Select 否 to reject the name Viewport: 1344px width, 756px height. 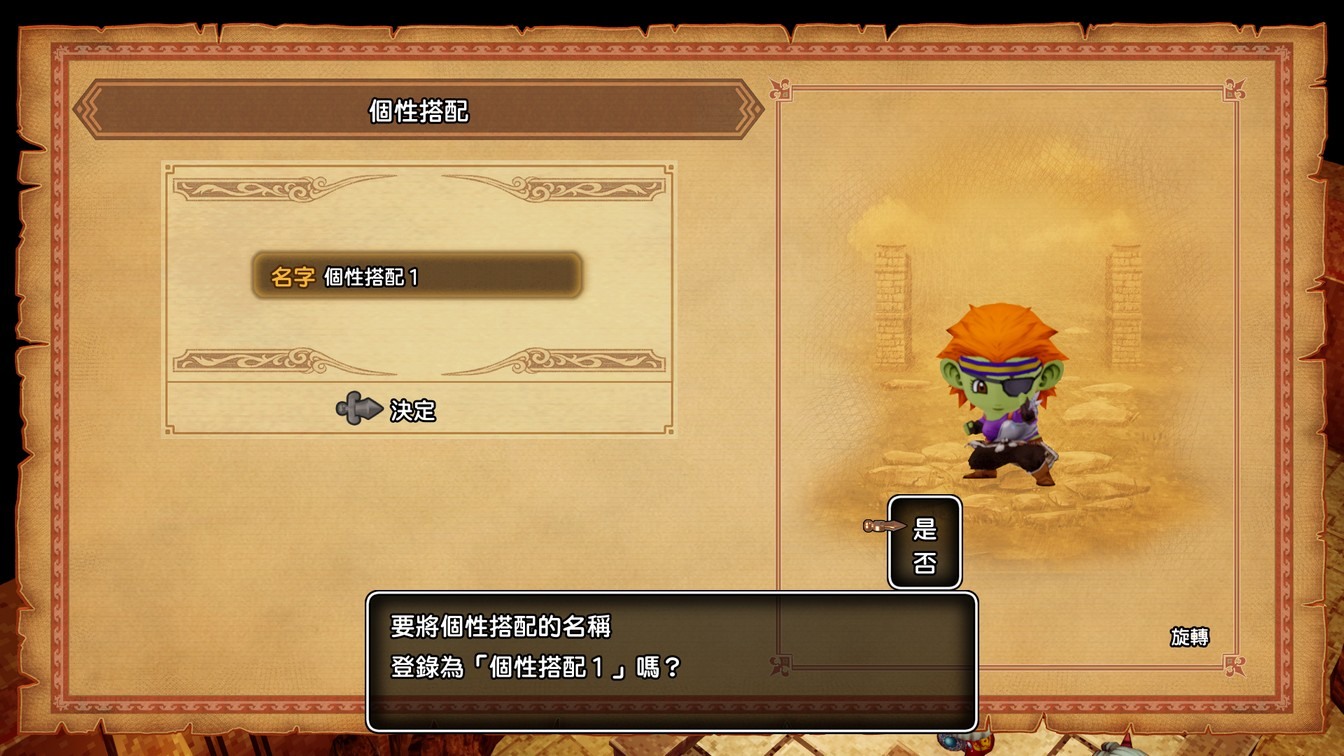pos(925,562)
